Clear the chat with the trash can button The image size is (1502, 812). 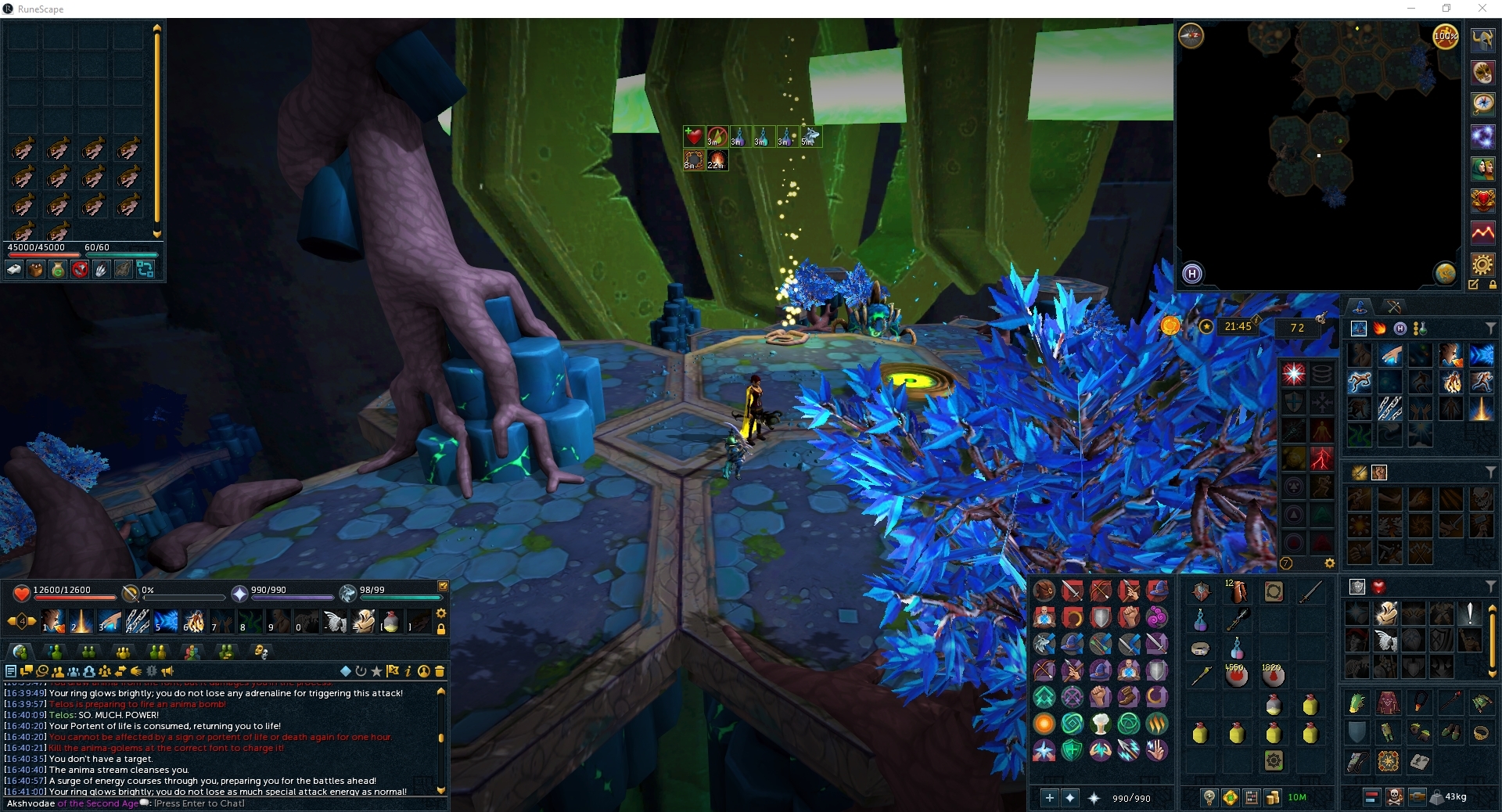pyautogui.click(x=440, y=671)
